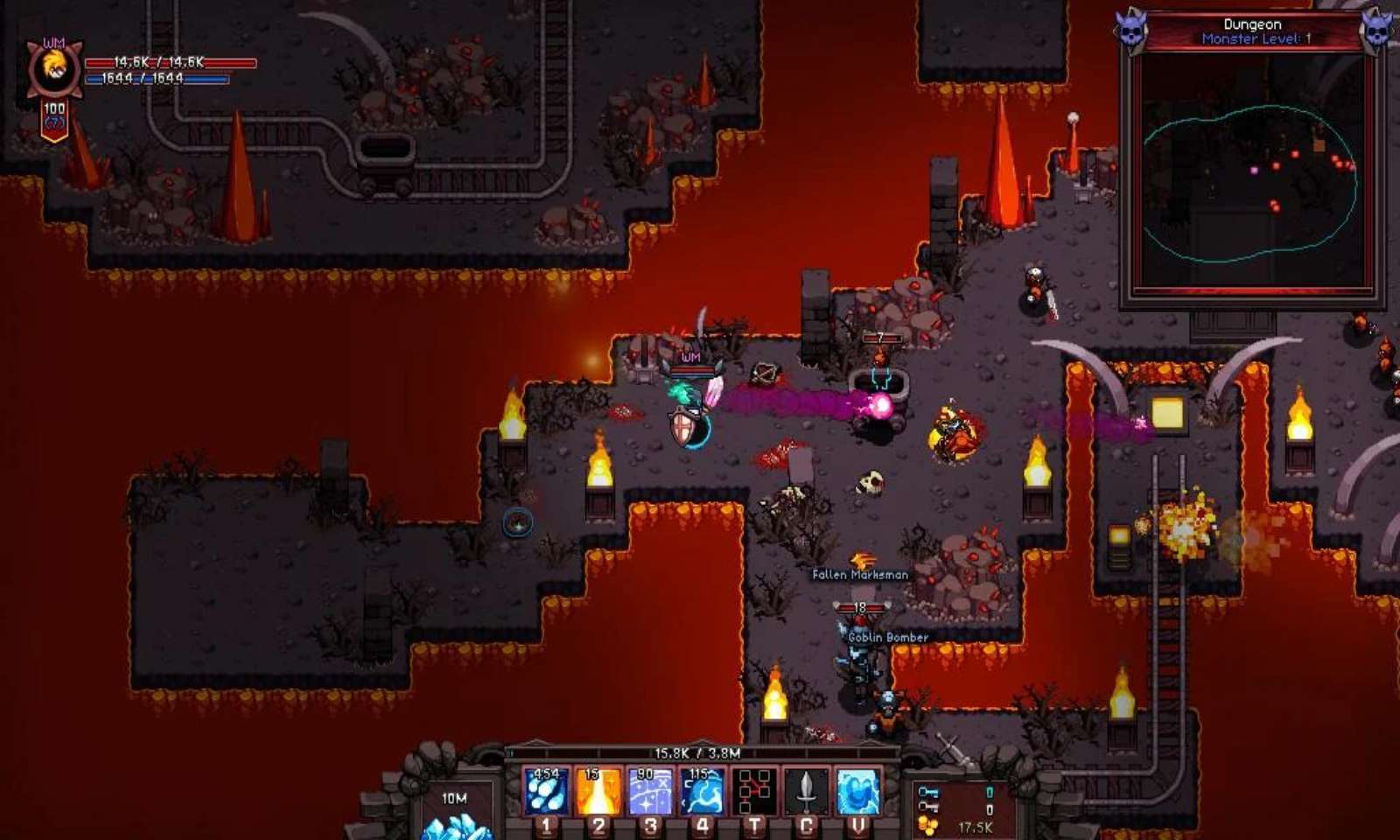The height and width of the screenshot is (840, 1400).
Task: Click the blonde hero portrait
Action: [55, 68]
